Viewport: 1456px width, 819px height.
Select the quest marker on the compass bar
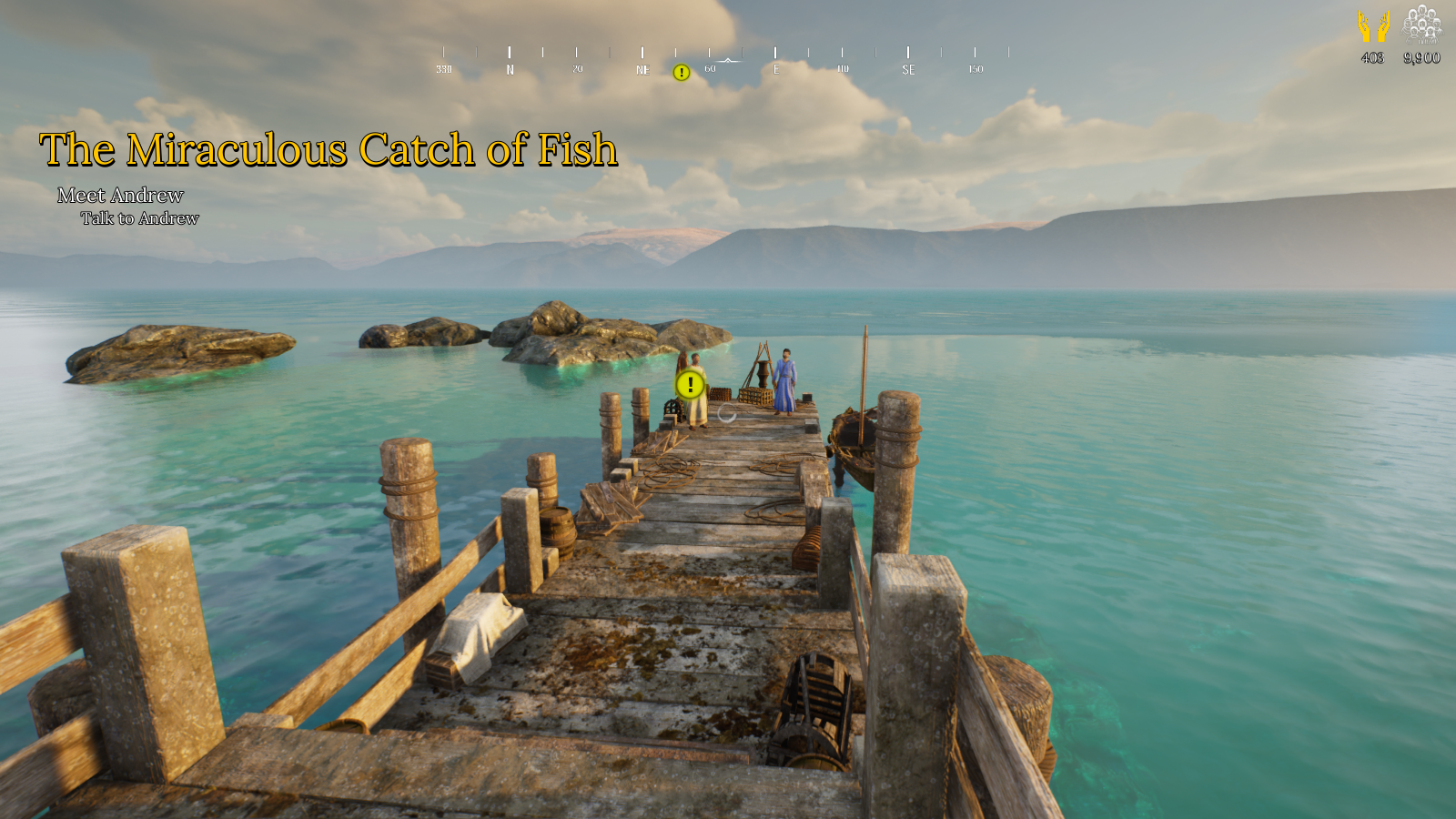point(681,73)
